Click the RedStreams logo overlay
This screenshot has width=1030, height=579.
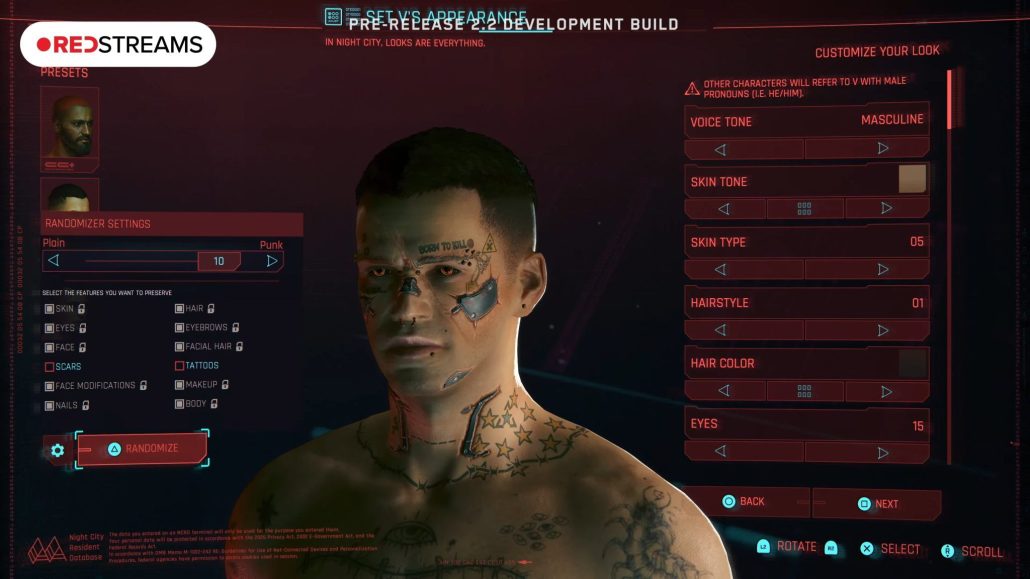(118, 45)
